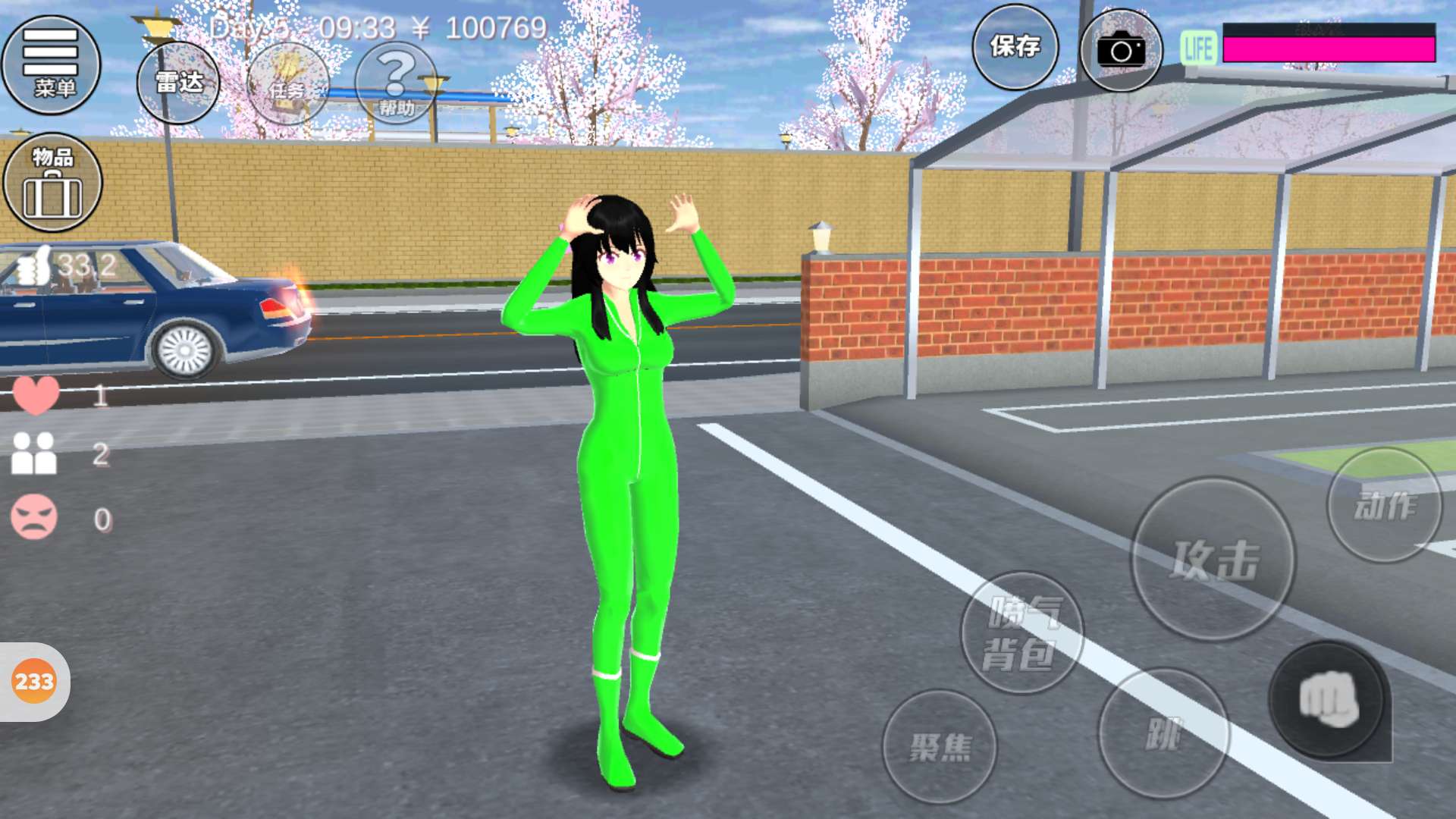
Task: Open the orange 233 overlay badge
Action: tap(34, 682)
